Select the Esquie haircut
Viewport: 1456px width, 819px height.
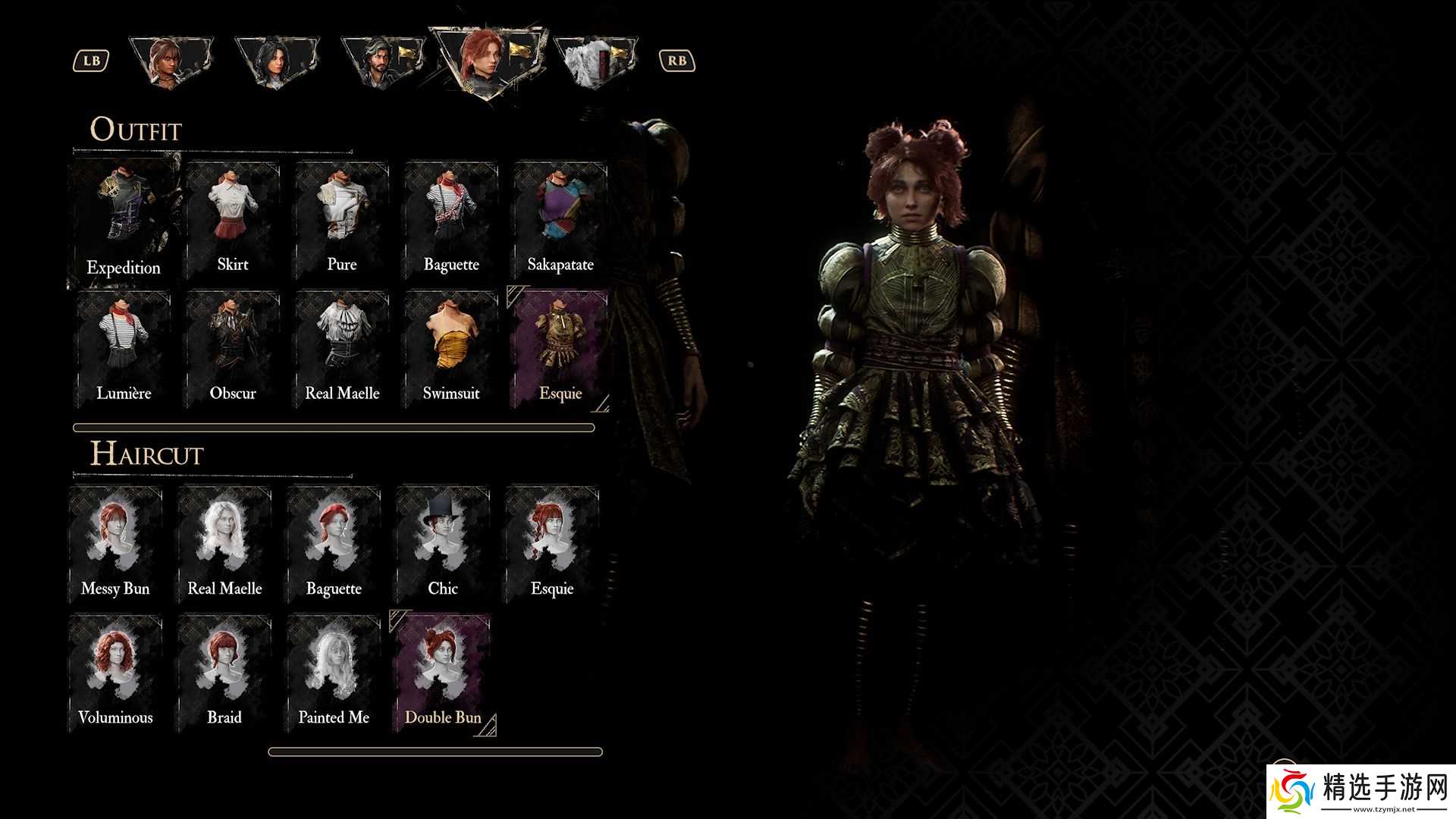(x=552, y=544)
